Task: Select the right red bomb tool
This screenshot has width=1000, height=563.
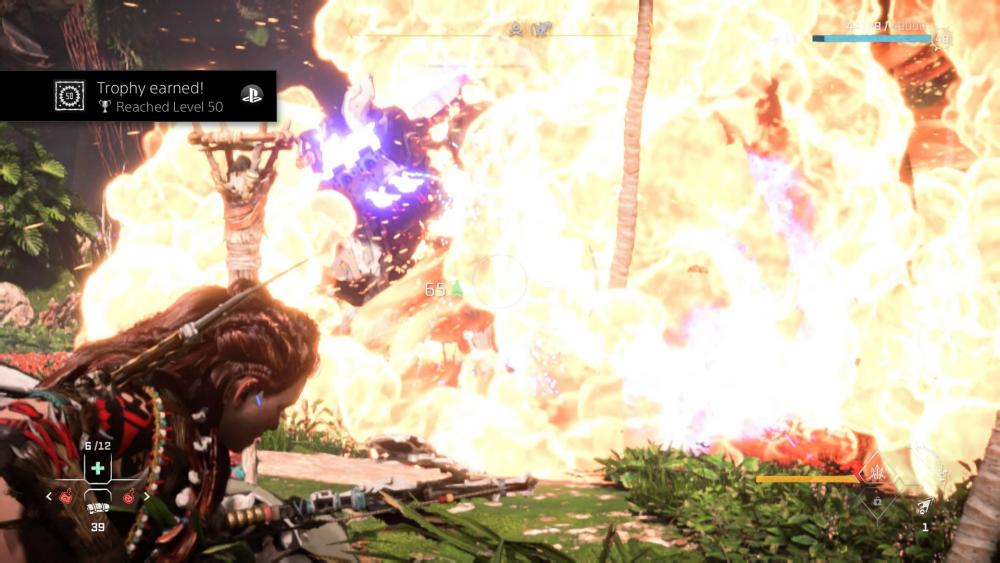Action: [x=129, y=496]
